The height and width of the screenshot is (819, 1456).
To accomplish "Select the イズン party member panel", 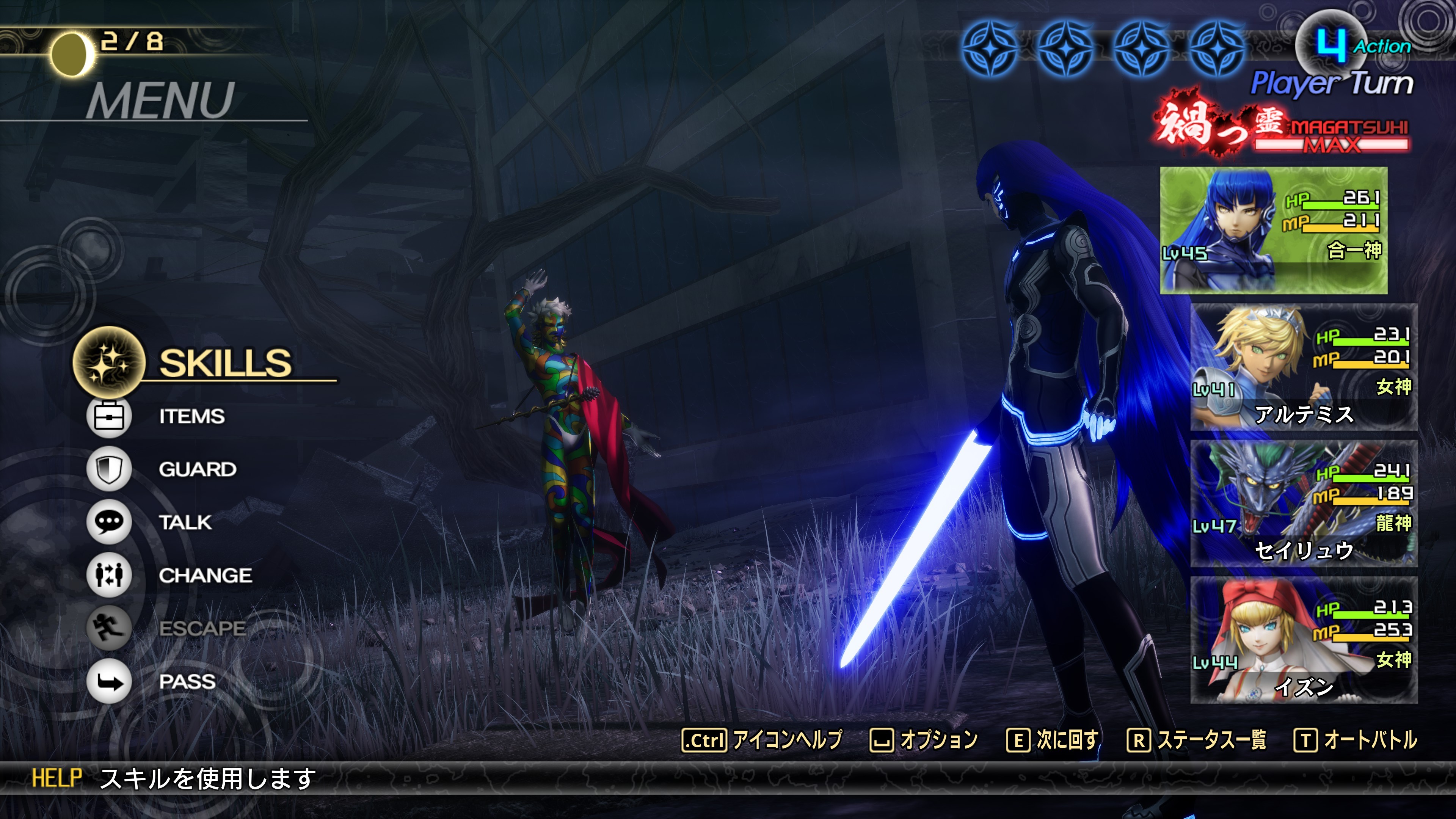I will coord(1304,640).
